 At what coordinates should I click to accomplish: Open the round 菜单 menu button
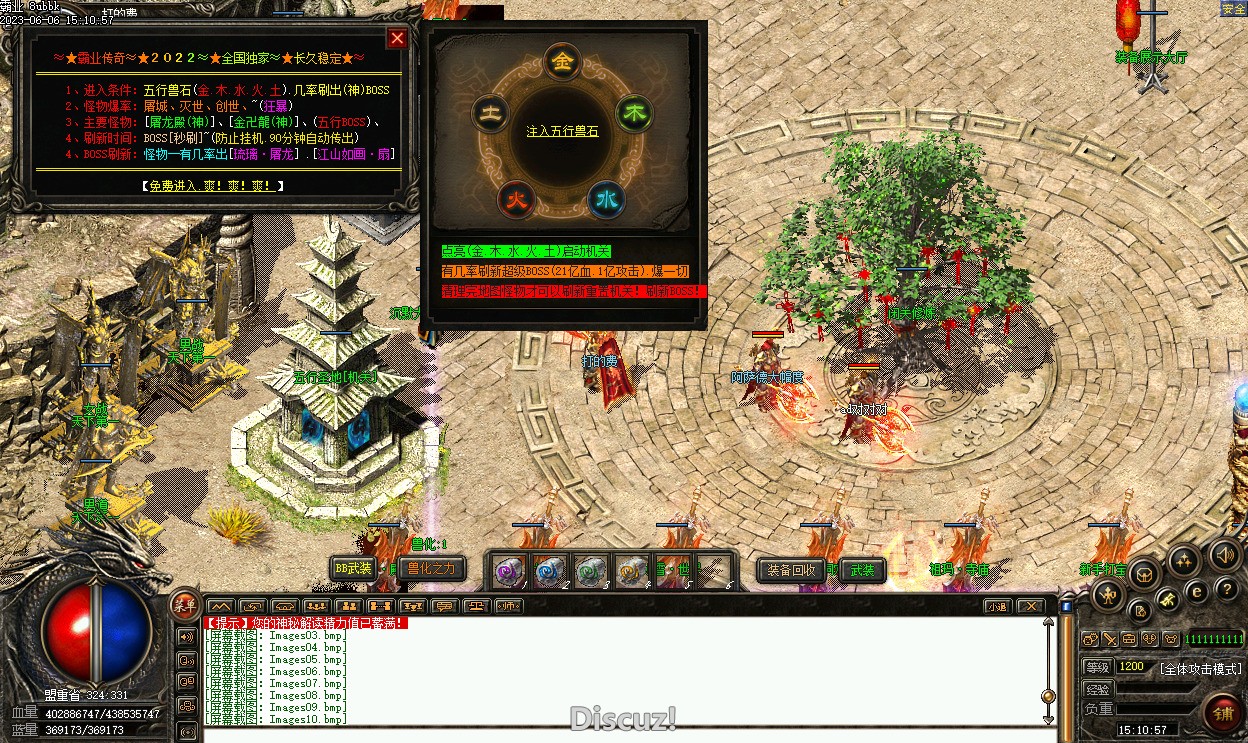[185, 604]
